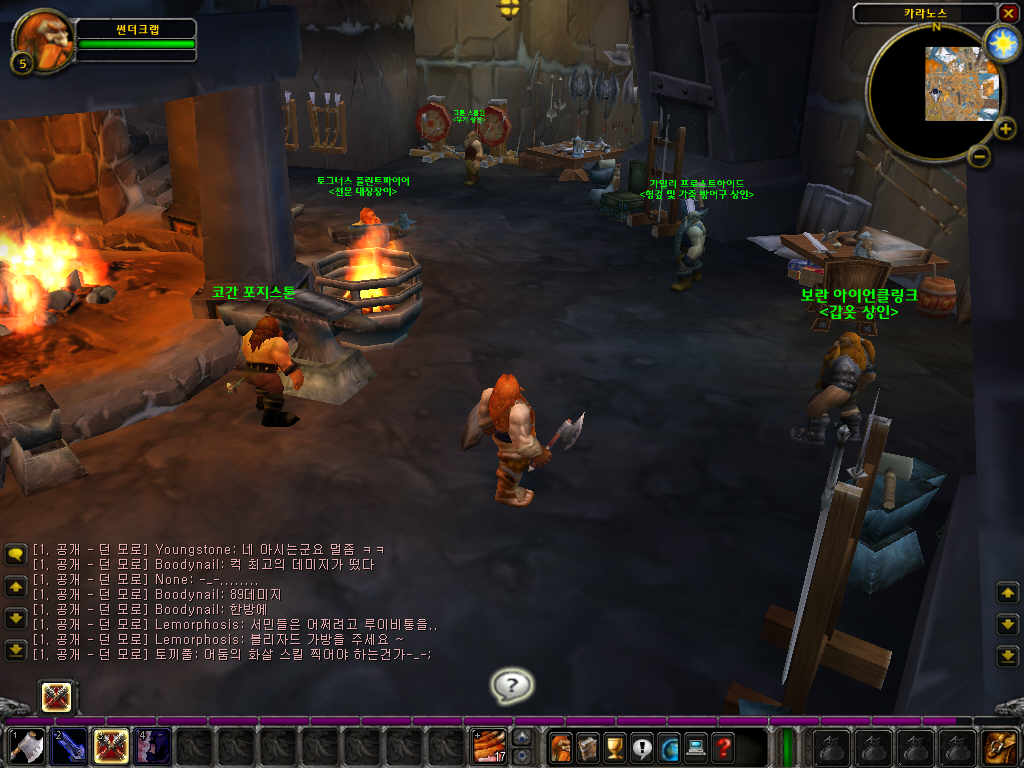1024x768 pixels.
Task: Activate the ability in action slot 4
Action: coord(152,747)
